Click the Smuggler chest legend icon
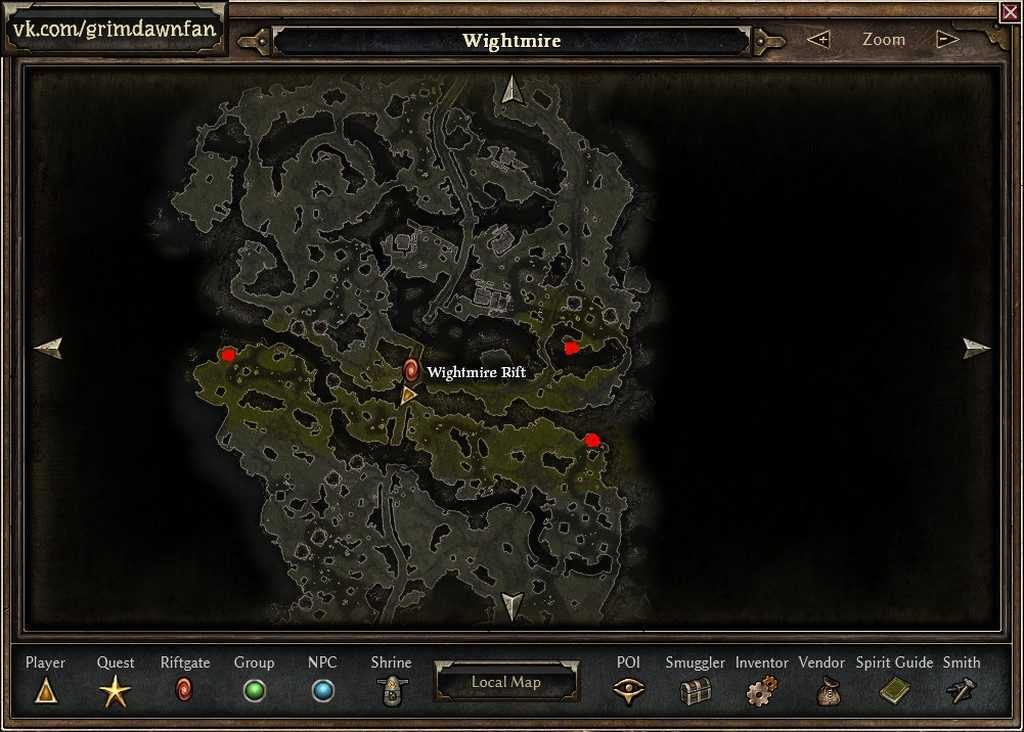Image resolution: width=1024 pixels, height=732 pixels. (x=695, y=691)
